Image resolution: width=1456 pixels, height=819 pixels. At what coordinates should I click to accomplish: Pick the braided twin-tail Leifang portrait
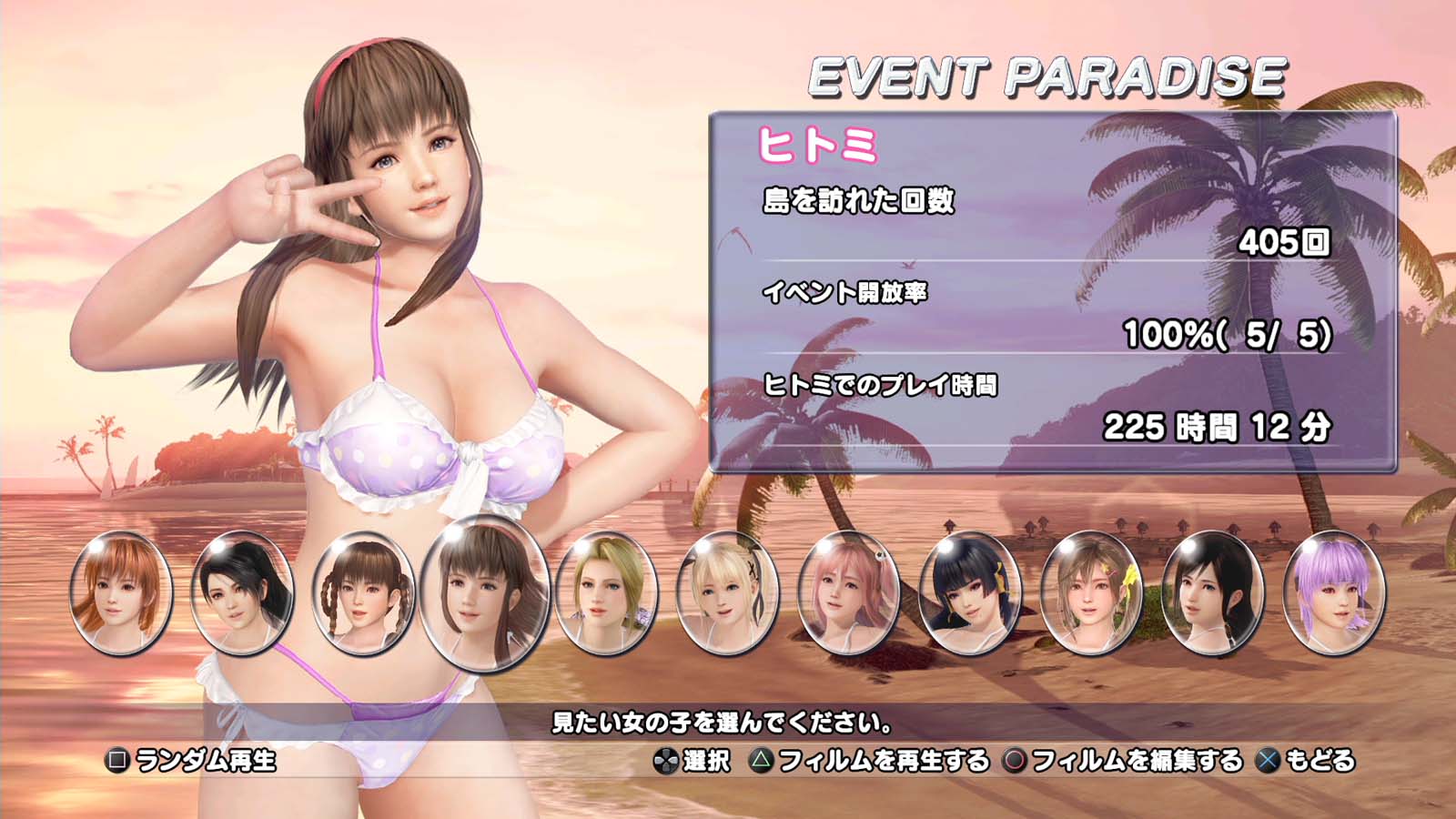point(363,592)
